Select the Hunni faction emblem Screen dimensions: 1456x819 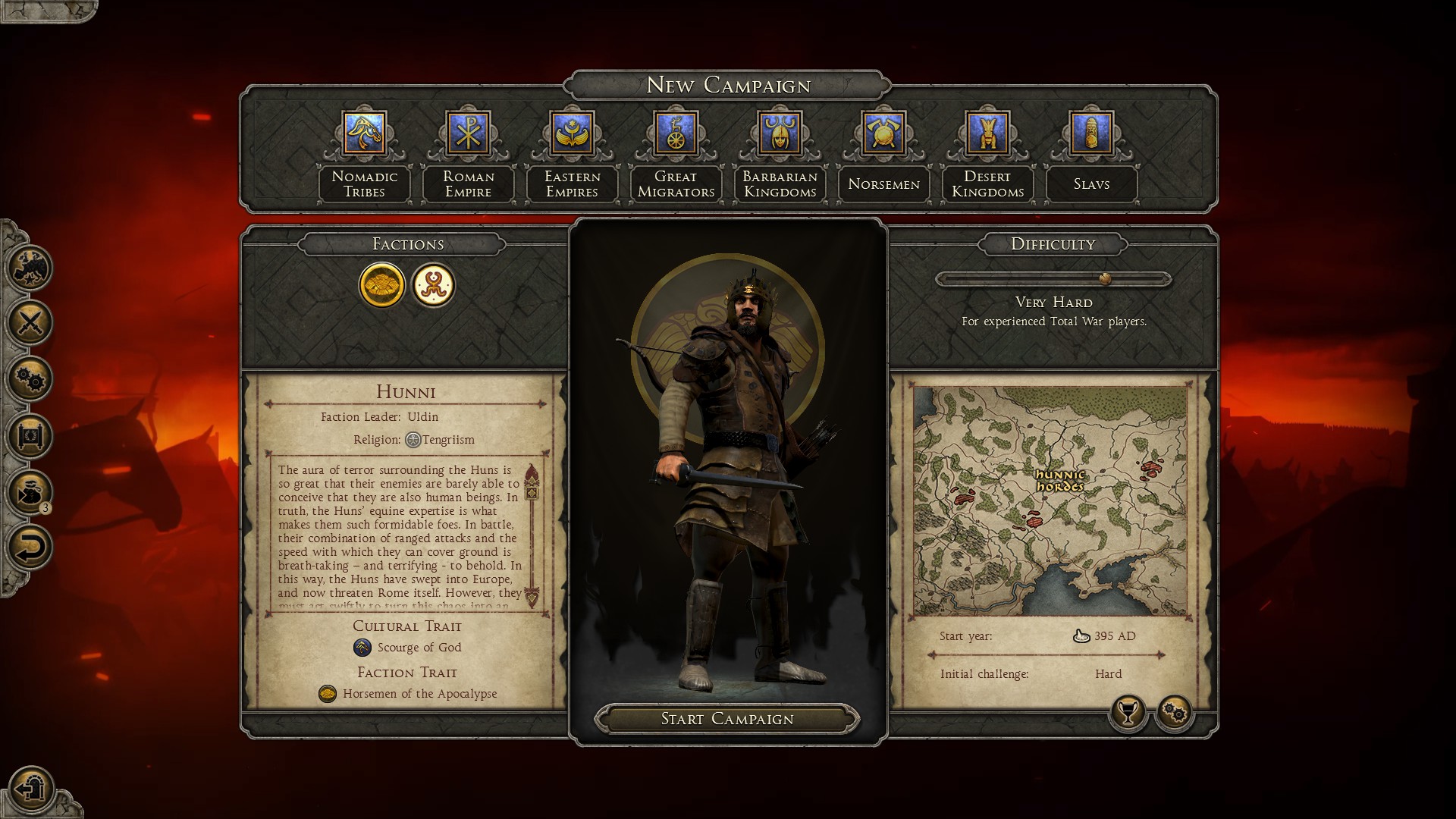(381, 285)
